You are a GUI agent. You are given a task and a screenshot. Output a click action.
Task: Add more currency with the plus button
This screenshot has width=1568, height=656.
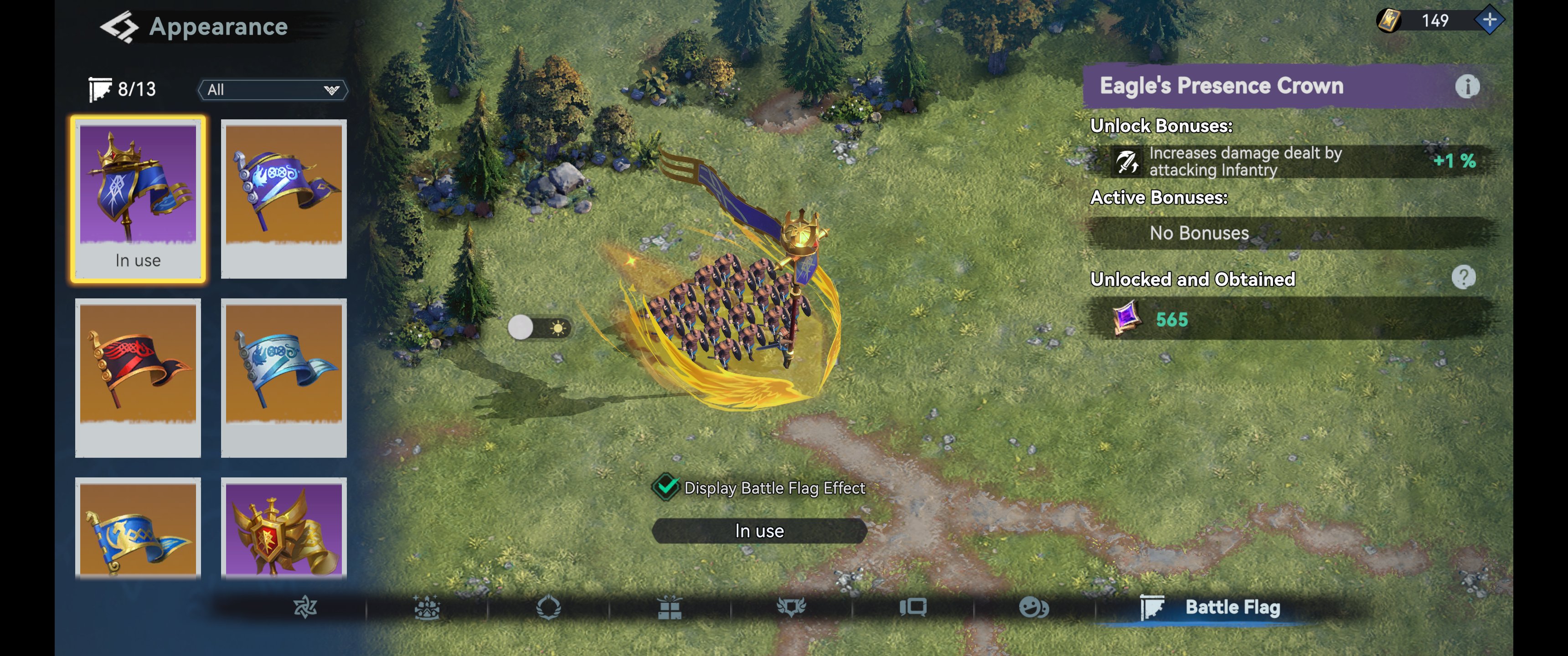(1489, 20)
